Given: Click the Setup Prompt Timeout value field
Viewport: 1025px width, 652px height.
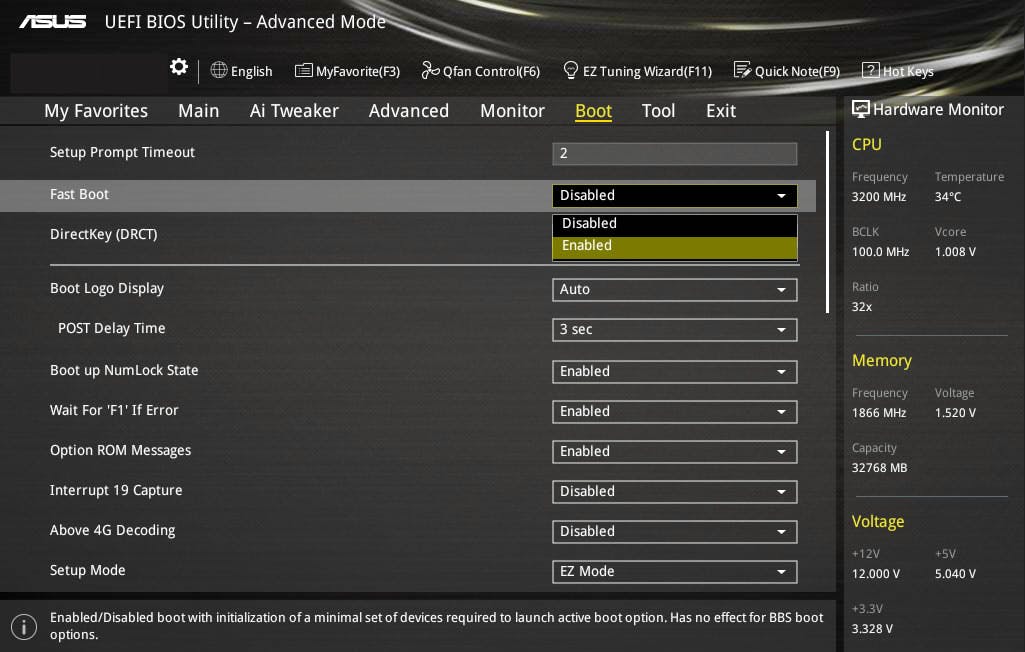Looking at the screenshot, I should [x=674, y=153].
